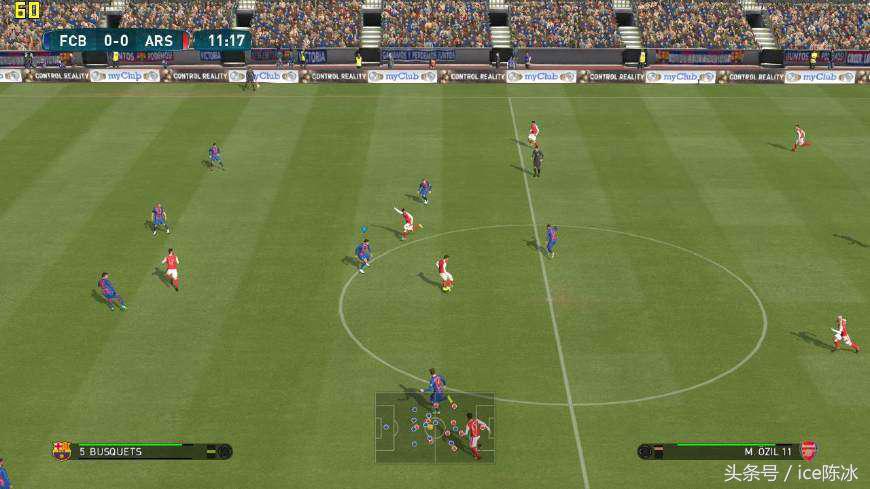The image size is (870, 489).
Task: Click the pitch radar minimap
Action: (435, 427)
